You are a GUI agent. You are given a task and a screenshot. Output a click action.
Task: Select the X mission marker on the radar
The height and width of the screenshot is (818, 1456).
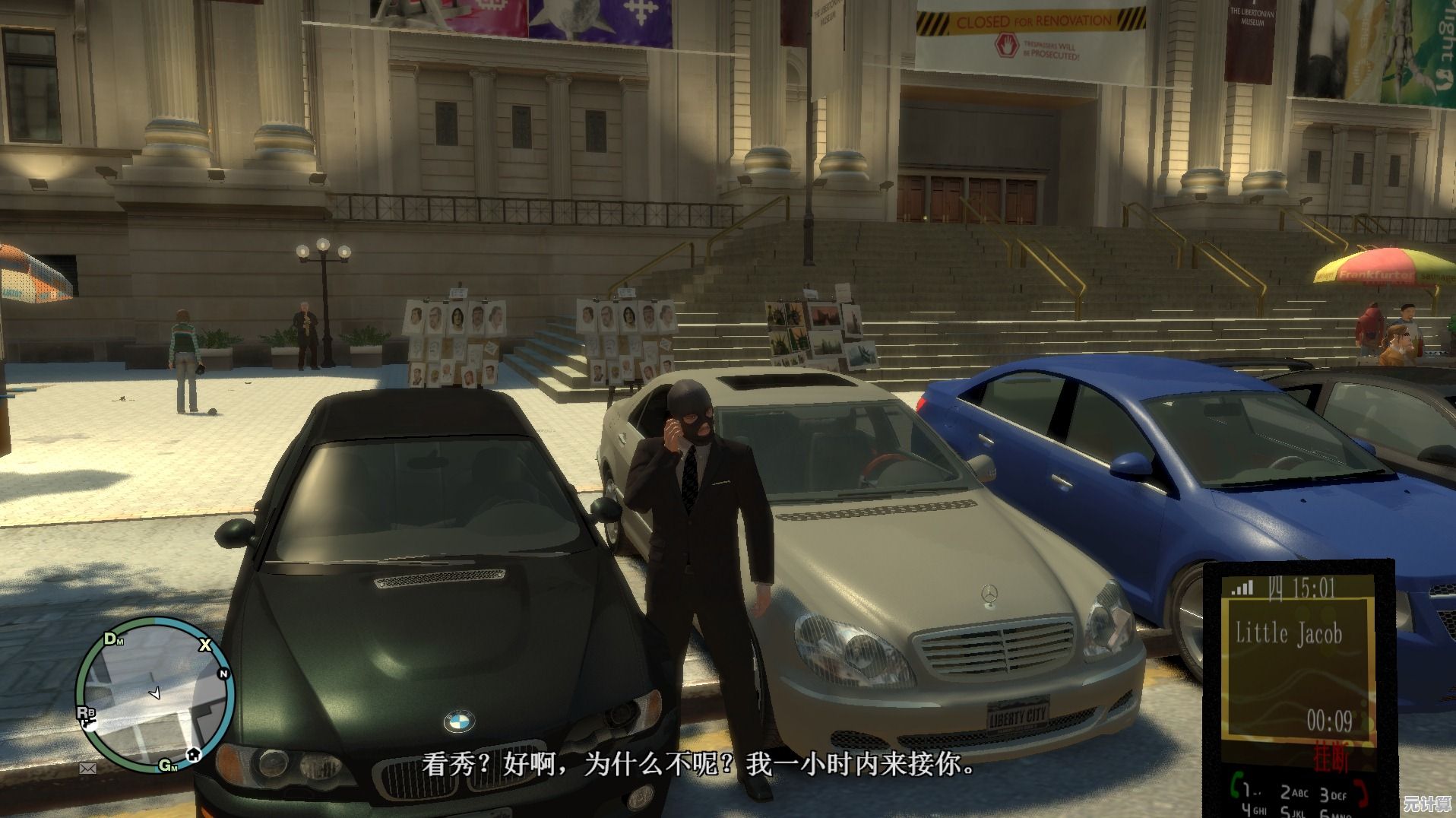[204, 645]
